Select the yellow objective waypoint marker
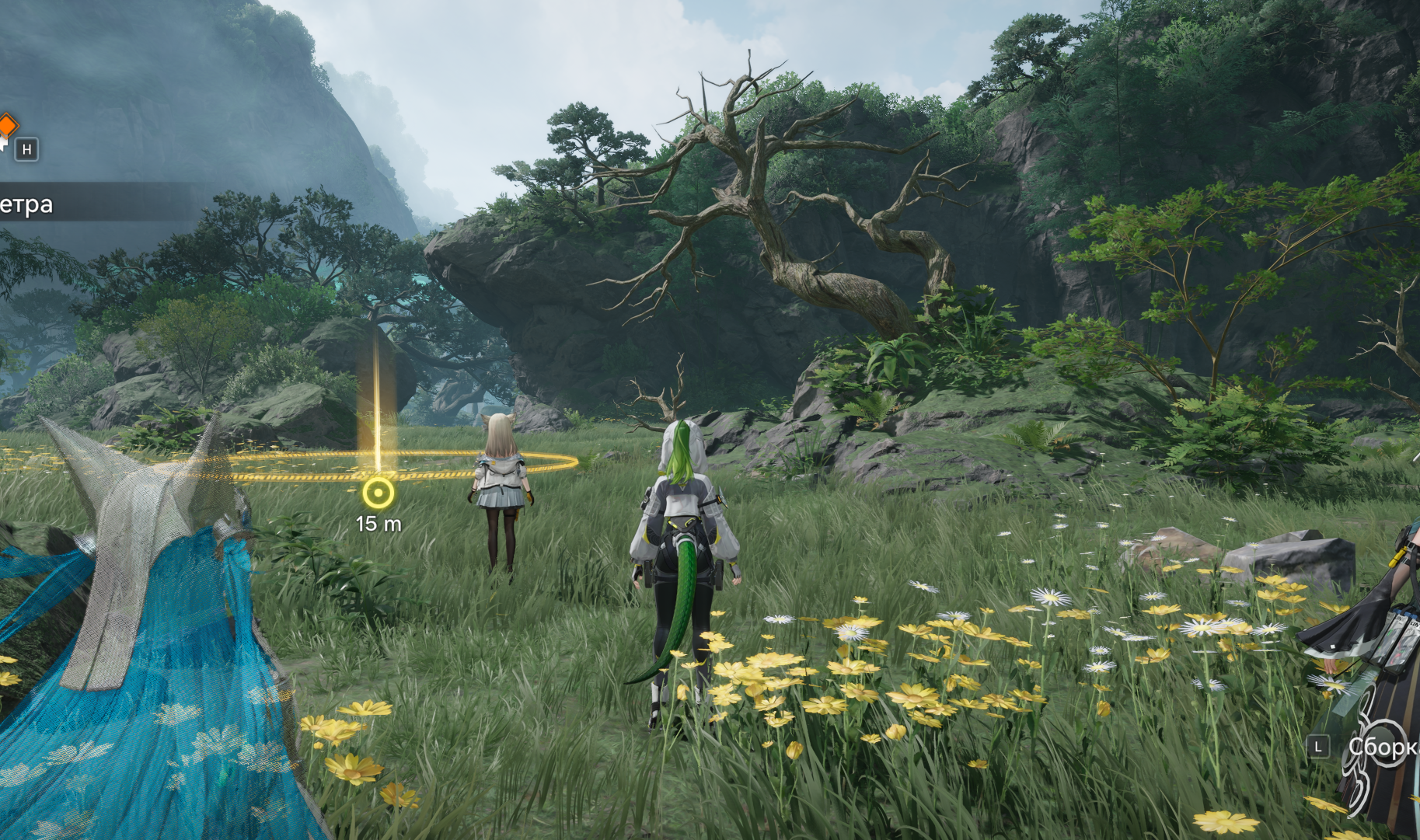Image resolution: width=1420 pixels, height=840 pixels. [378, 493]
